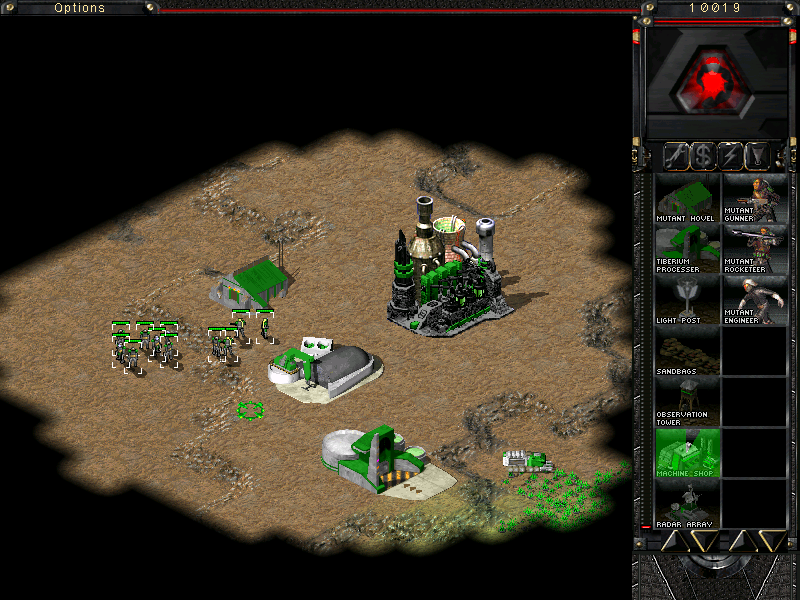Image resolution: width=800 pixels, height=600 pixels.
Task: Choose Sandbags from the build list
Action: (686, 351)
